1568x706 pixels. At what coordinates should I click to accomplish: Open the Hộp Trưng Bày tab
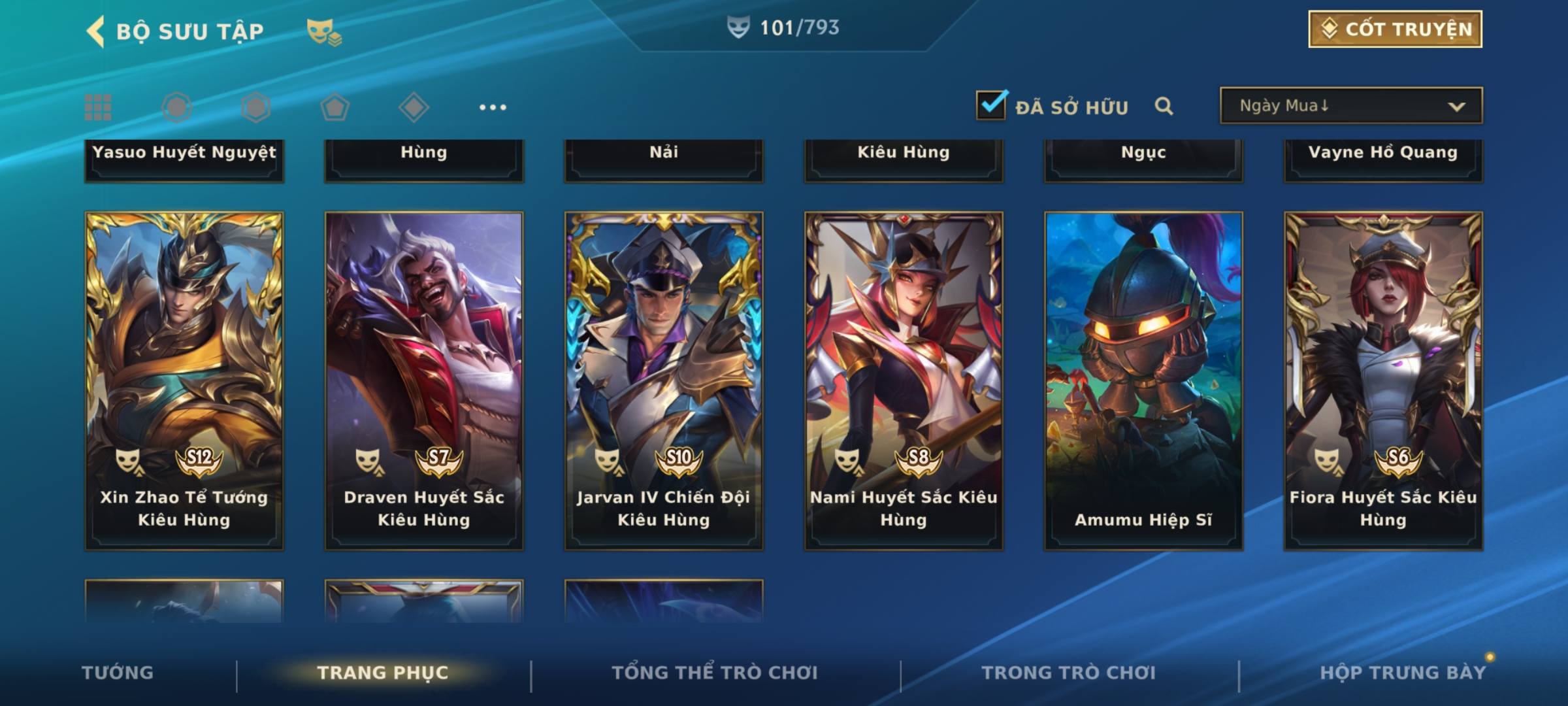point(1403,673)
